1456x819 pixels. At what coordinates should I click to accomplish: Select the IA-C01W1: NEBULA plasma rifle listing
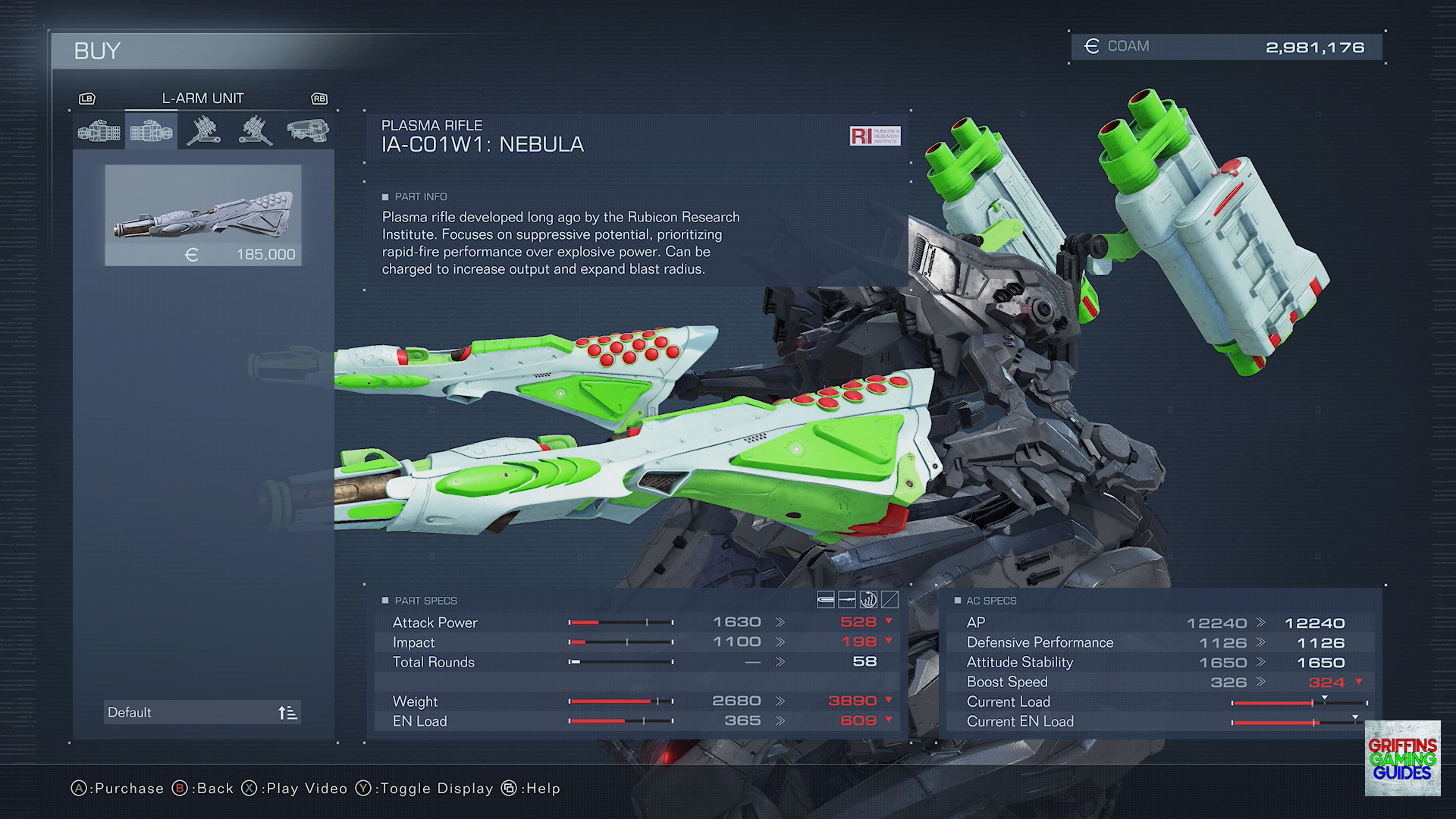pos(203,215)
